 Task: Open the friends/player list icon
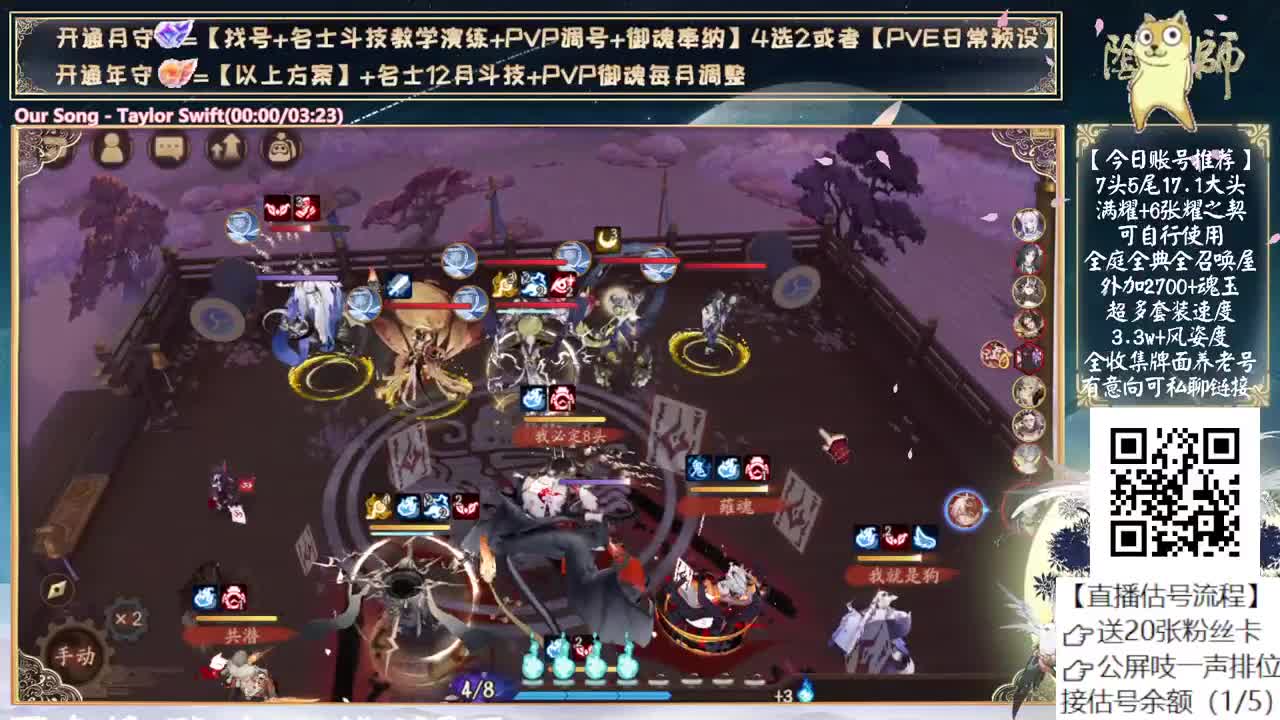click(x=110, y=150)
